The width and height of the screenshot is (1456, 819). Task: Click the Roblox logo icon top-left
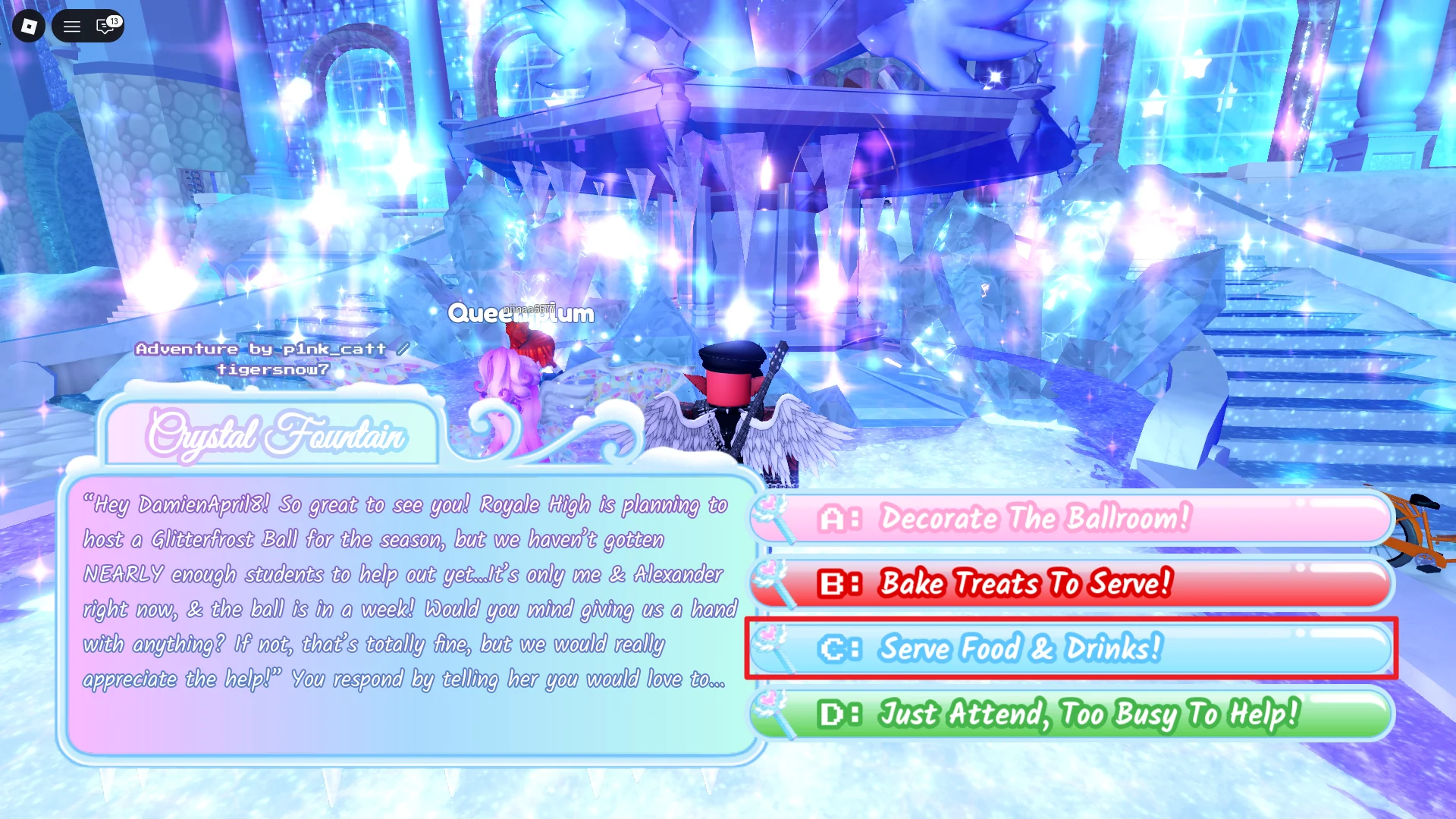pyautogui.click(x=28, y=27)
